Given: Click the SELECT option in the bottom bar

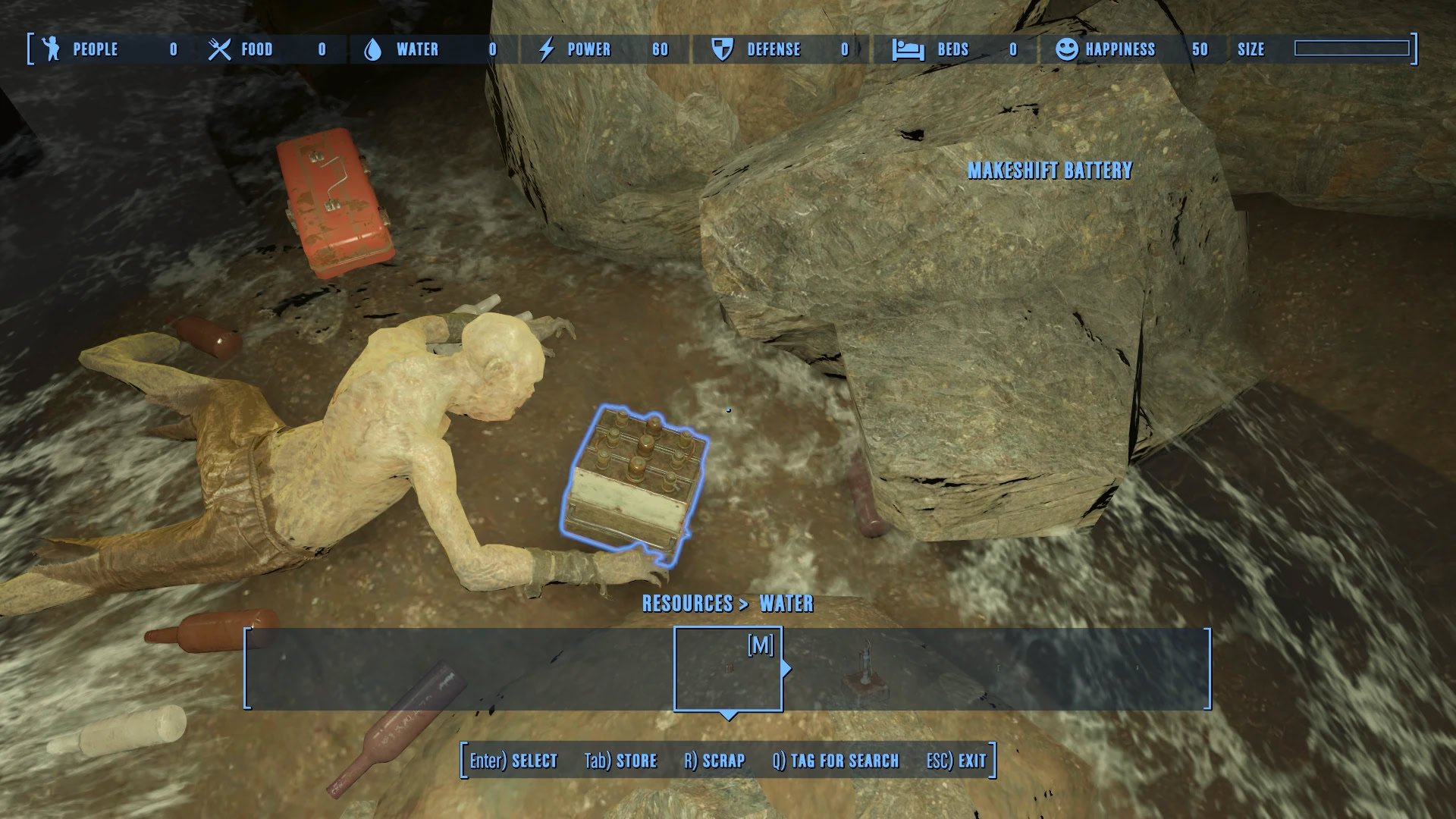Looking at the screenshot, I should (513, 761).
